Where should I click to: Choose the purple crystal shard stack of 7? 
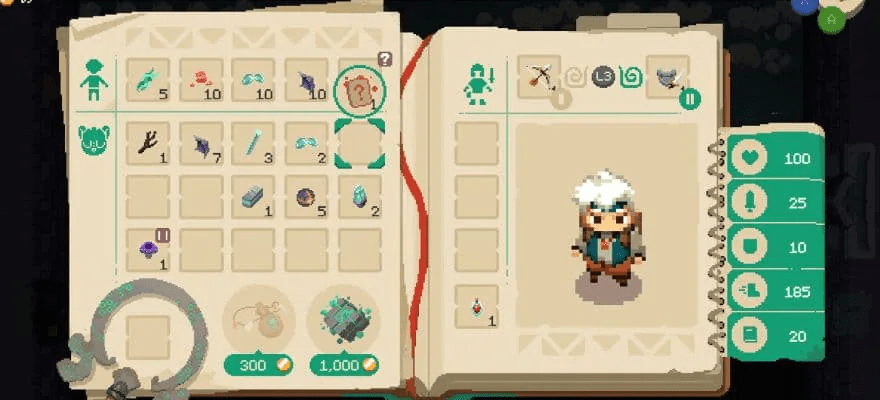[x=201, y=143]
